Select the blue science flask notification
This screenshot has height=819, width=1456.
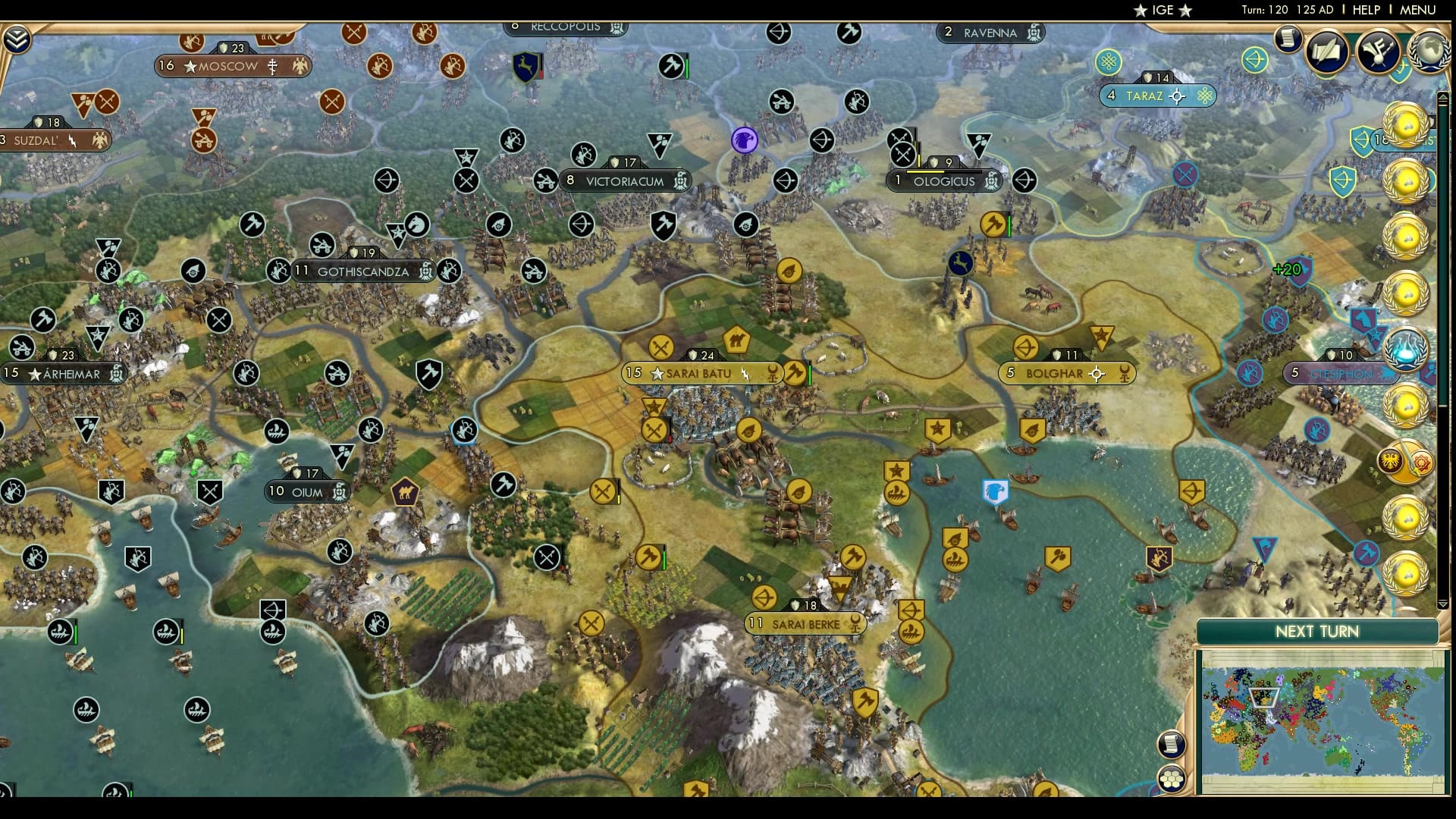coord(1406,349)
